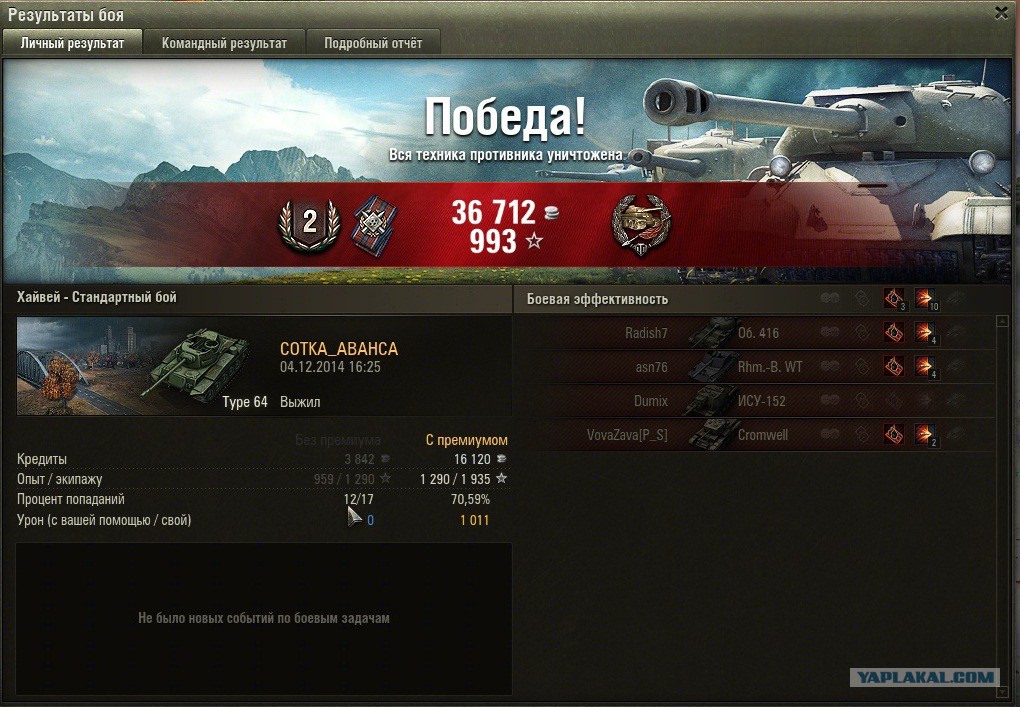
Task: Click the medal icon beside the rank badge
Action: (x=374, y=225)
